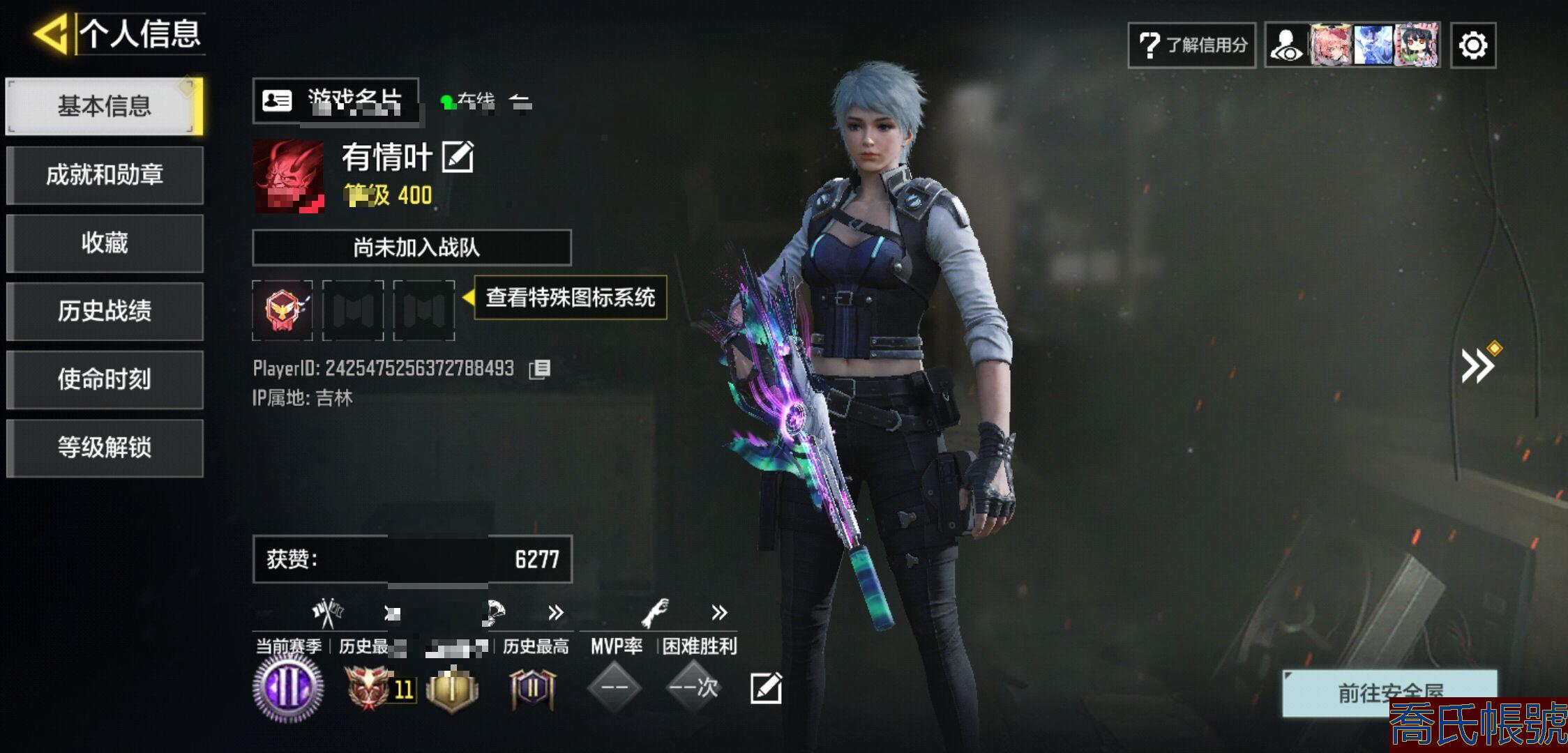Image resolution: width=1568 pixels, height=753 pixels.
Task: Select the 基本信息 tab
Action: [105, 106]
